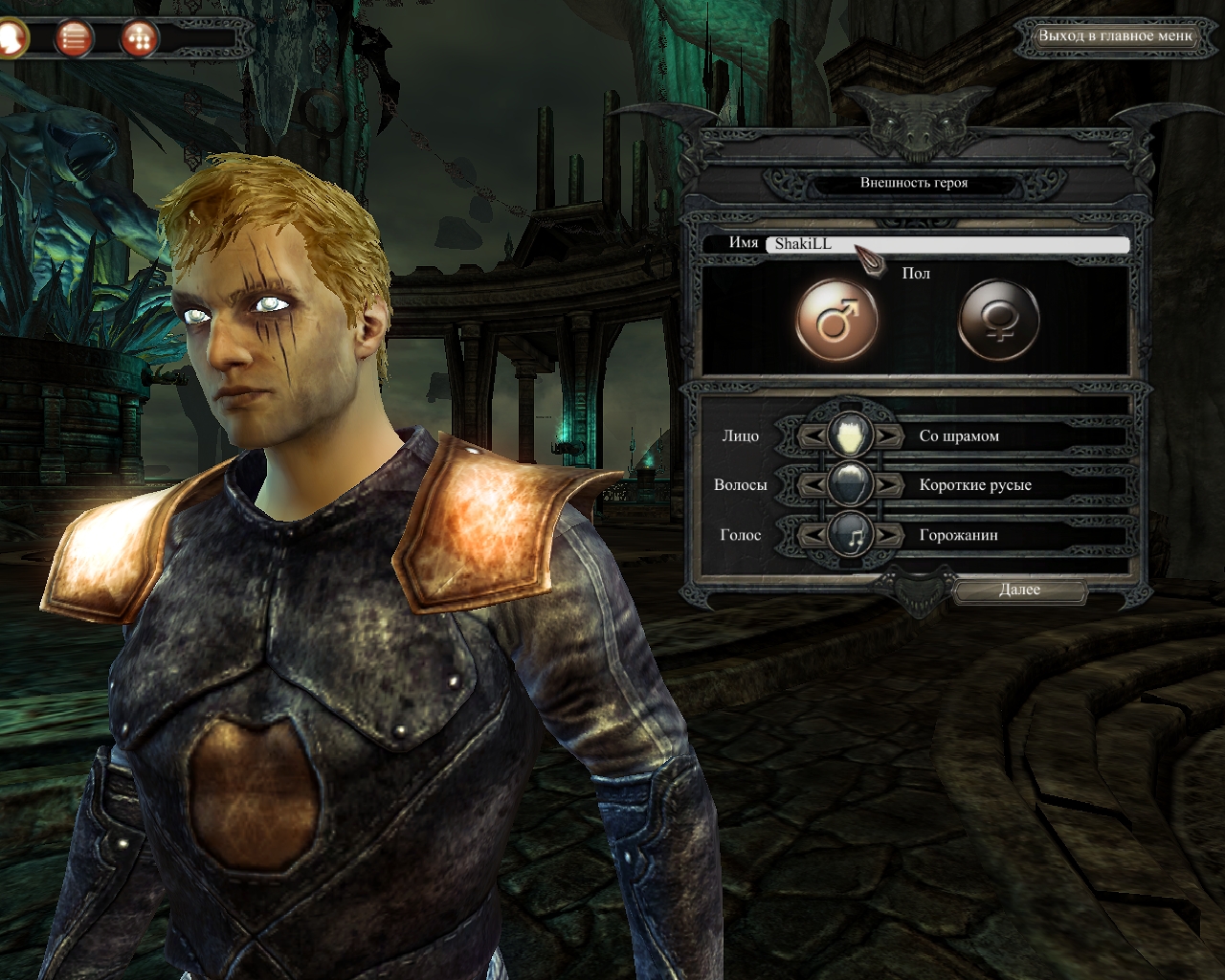
Task: Choose the male gender symbol
Action: pyautogui.click(x=836, y=320)
